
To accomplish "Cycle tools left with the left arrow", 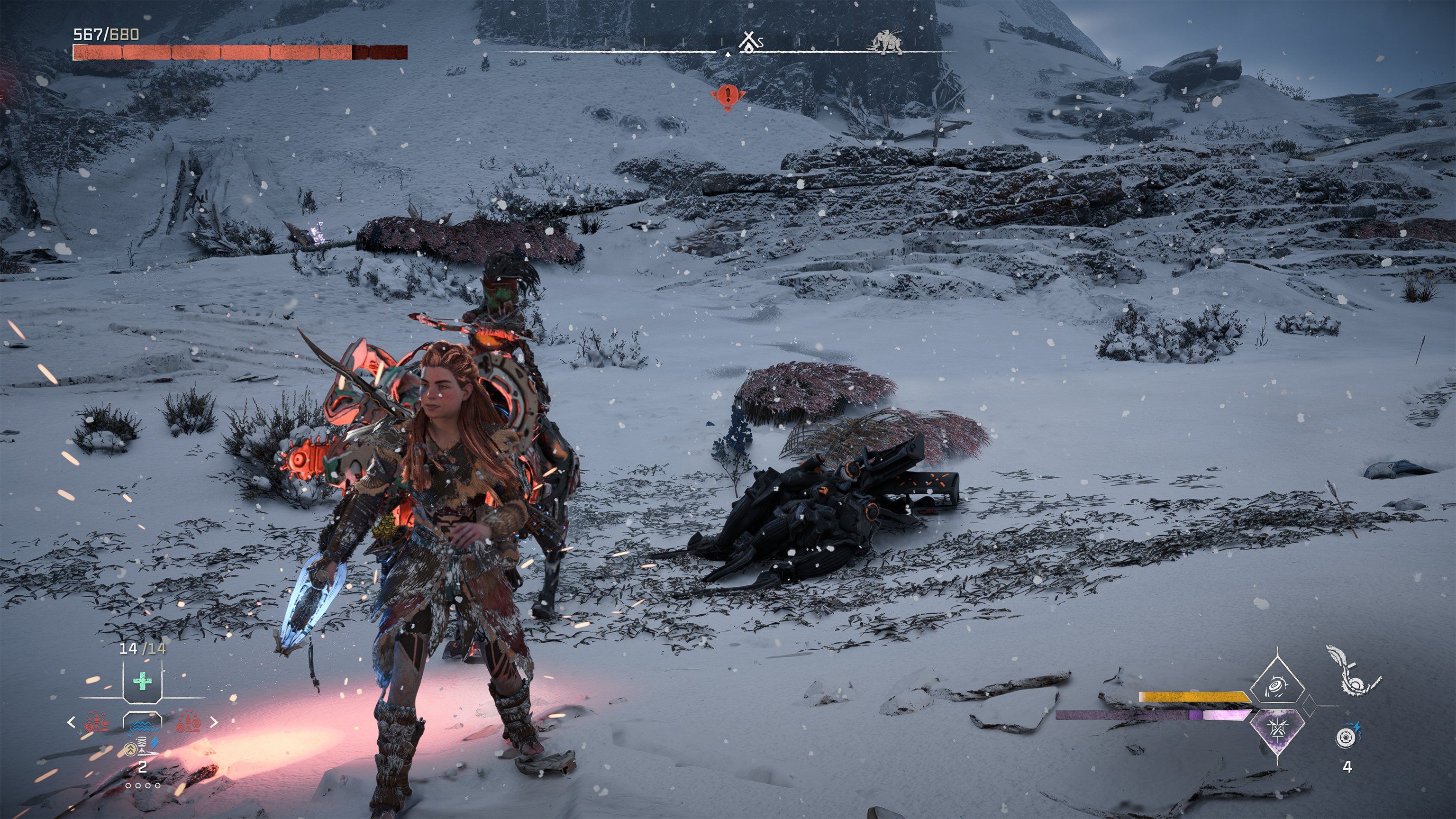I will 71,722.
